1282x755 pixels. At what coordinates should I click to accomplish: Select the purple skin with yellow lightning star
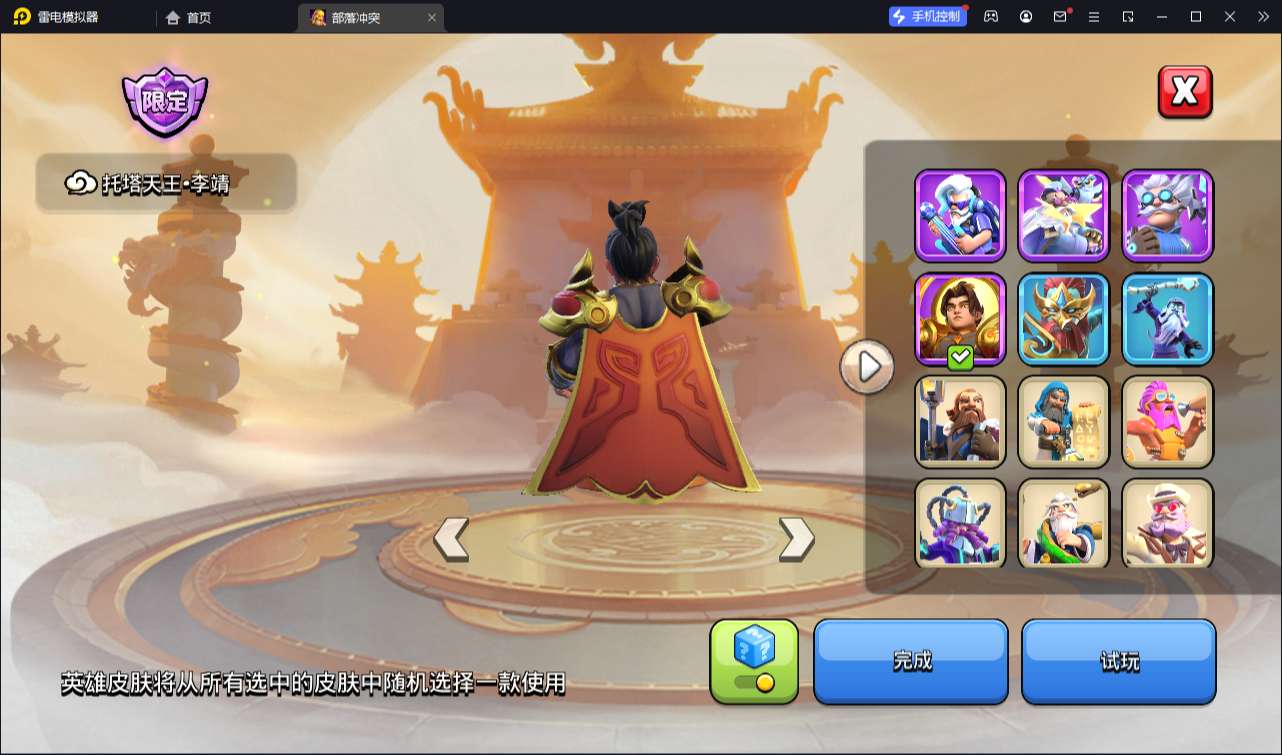pos(1064,215)
